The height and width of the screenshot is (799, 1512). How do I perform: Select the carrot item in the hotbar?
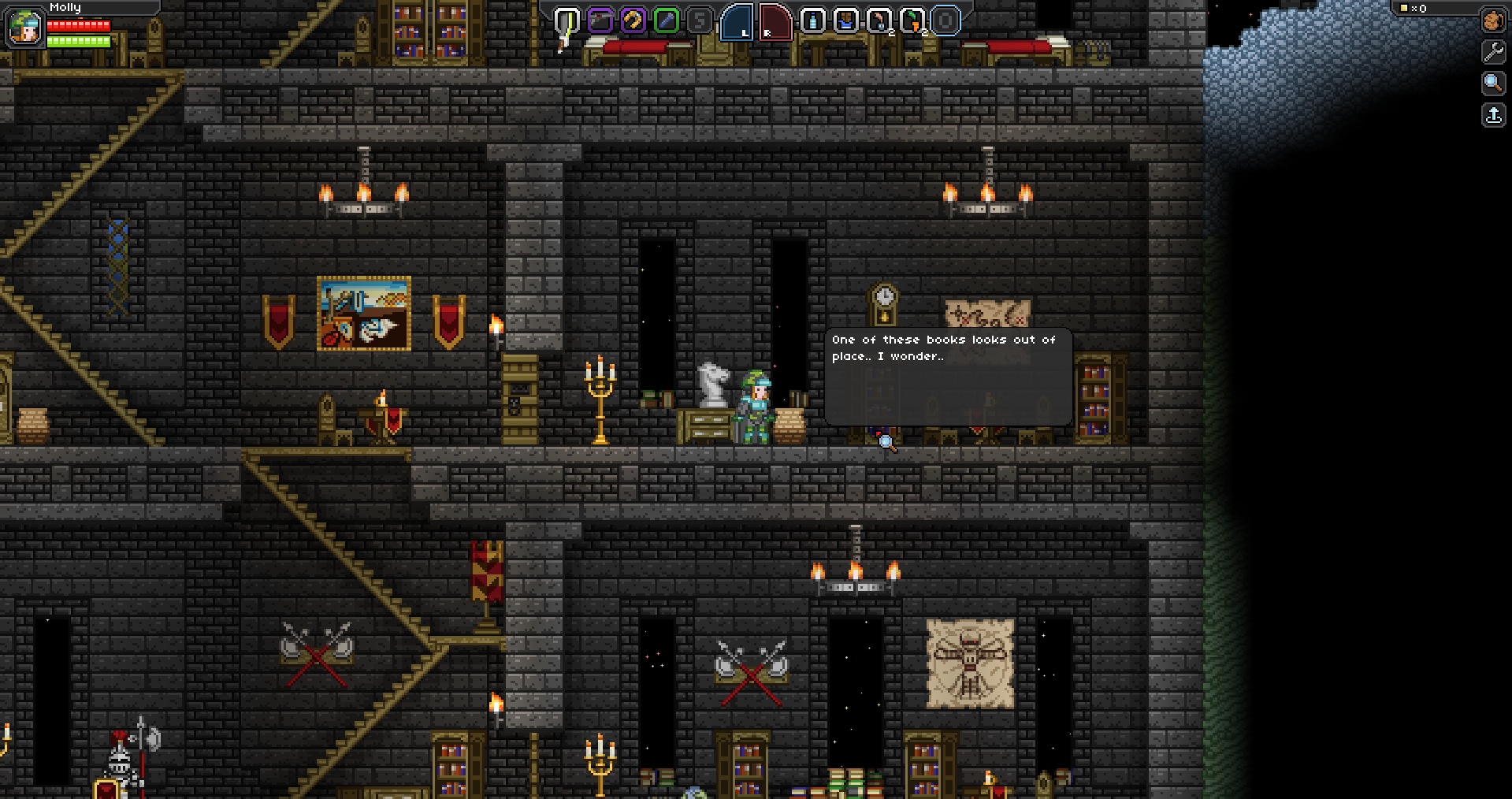pyautogui.click(x=912, y=22)
